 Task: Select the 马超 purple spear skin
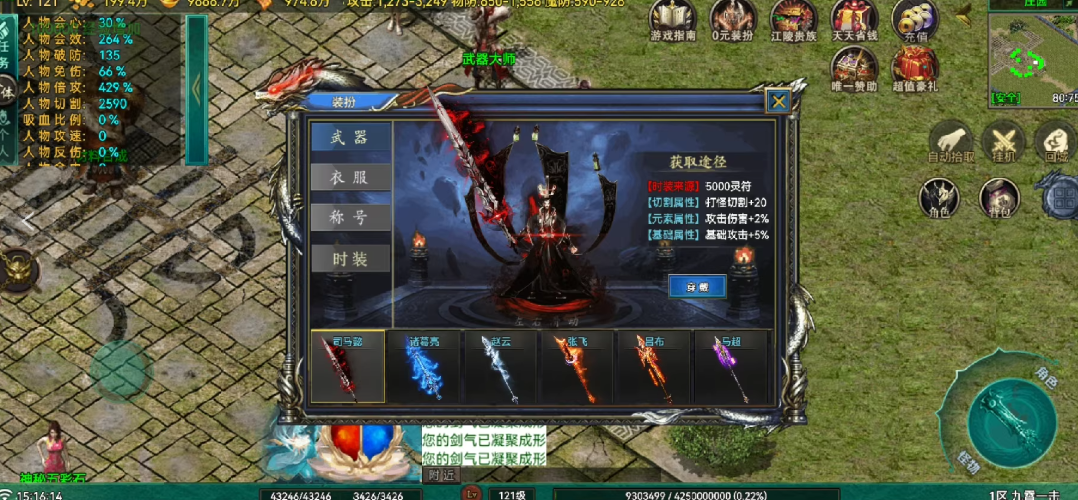point(730,367)
